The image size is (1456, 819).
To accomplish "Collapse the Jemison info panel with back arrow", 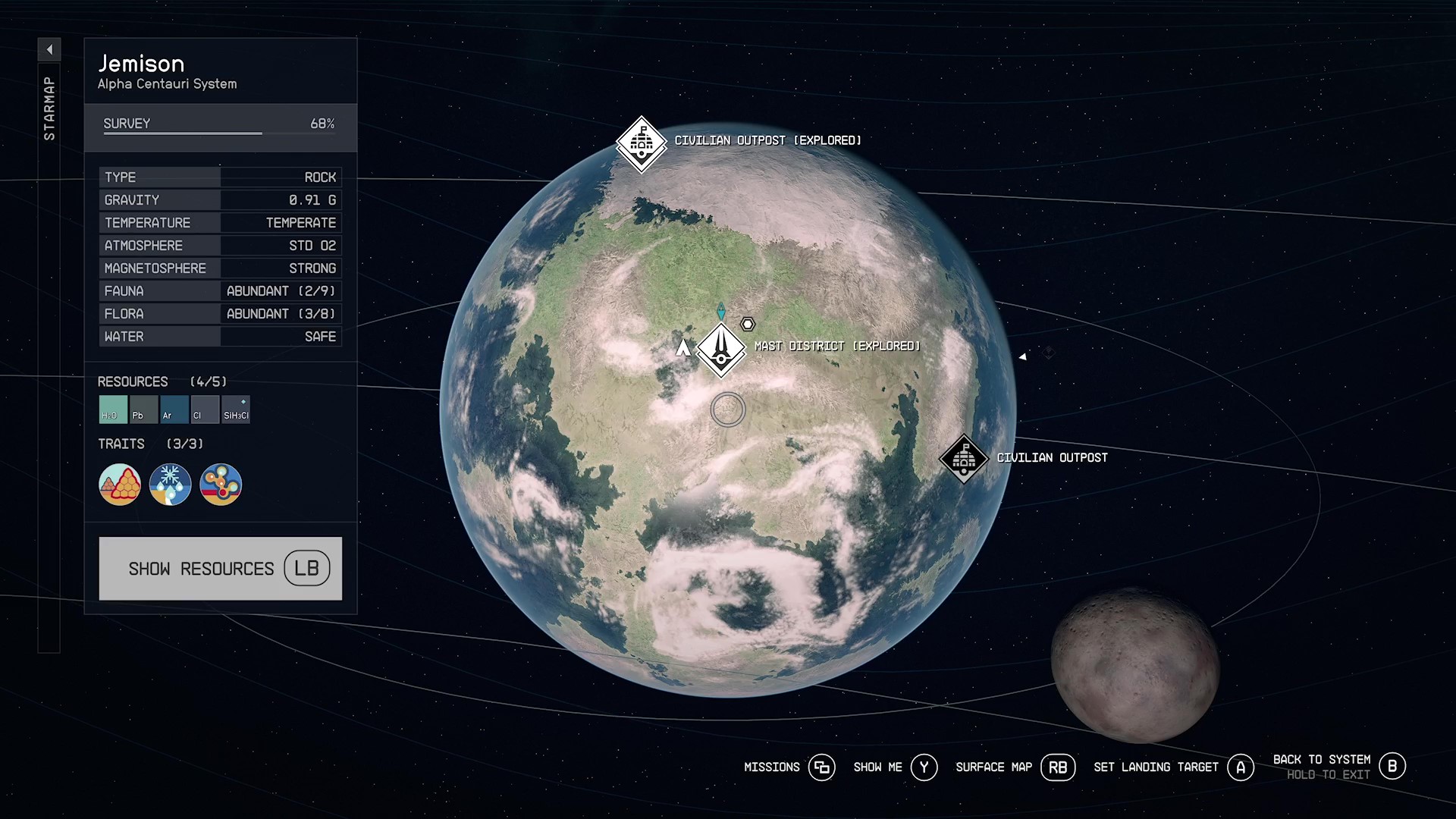I will [49, 49].
